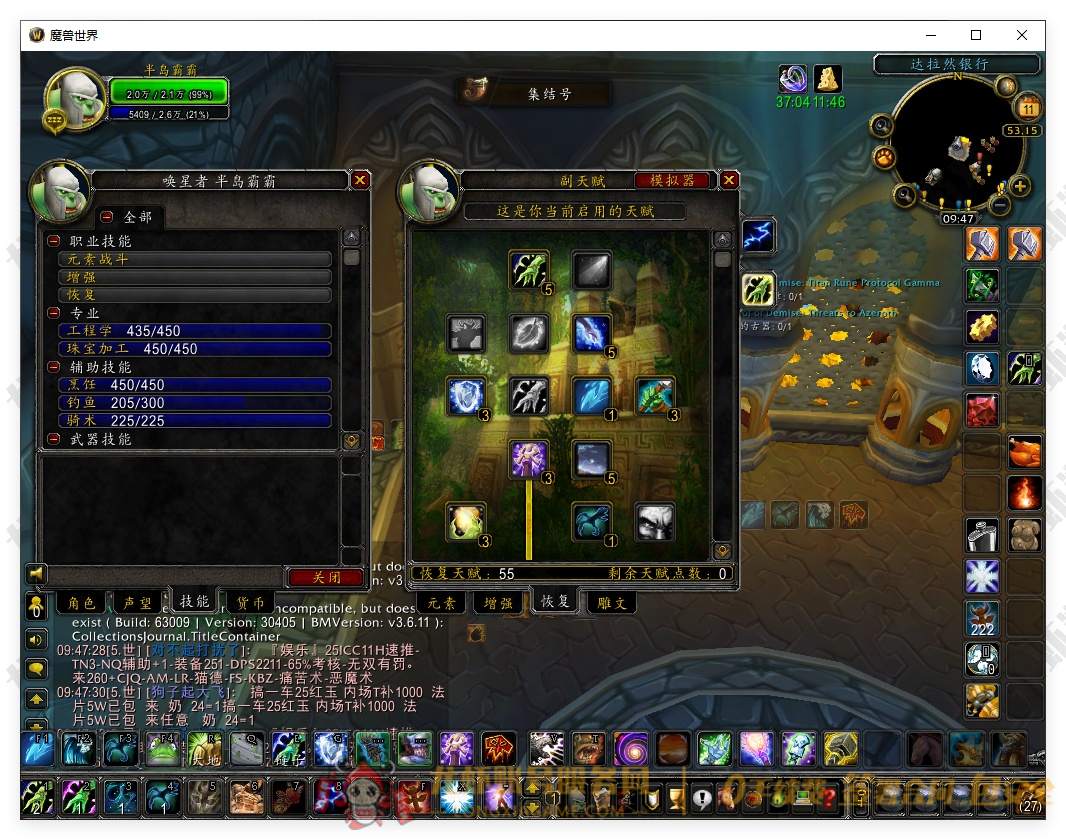Maximize the game window
The image size is (1066, 840).
coord(976,35)
